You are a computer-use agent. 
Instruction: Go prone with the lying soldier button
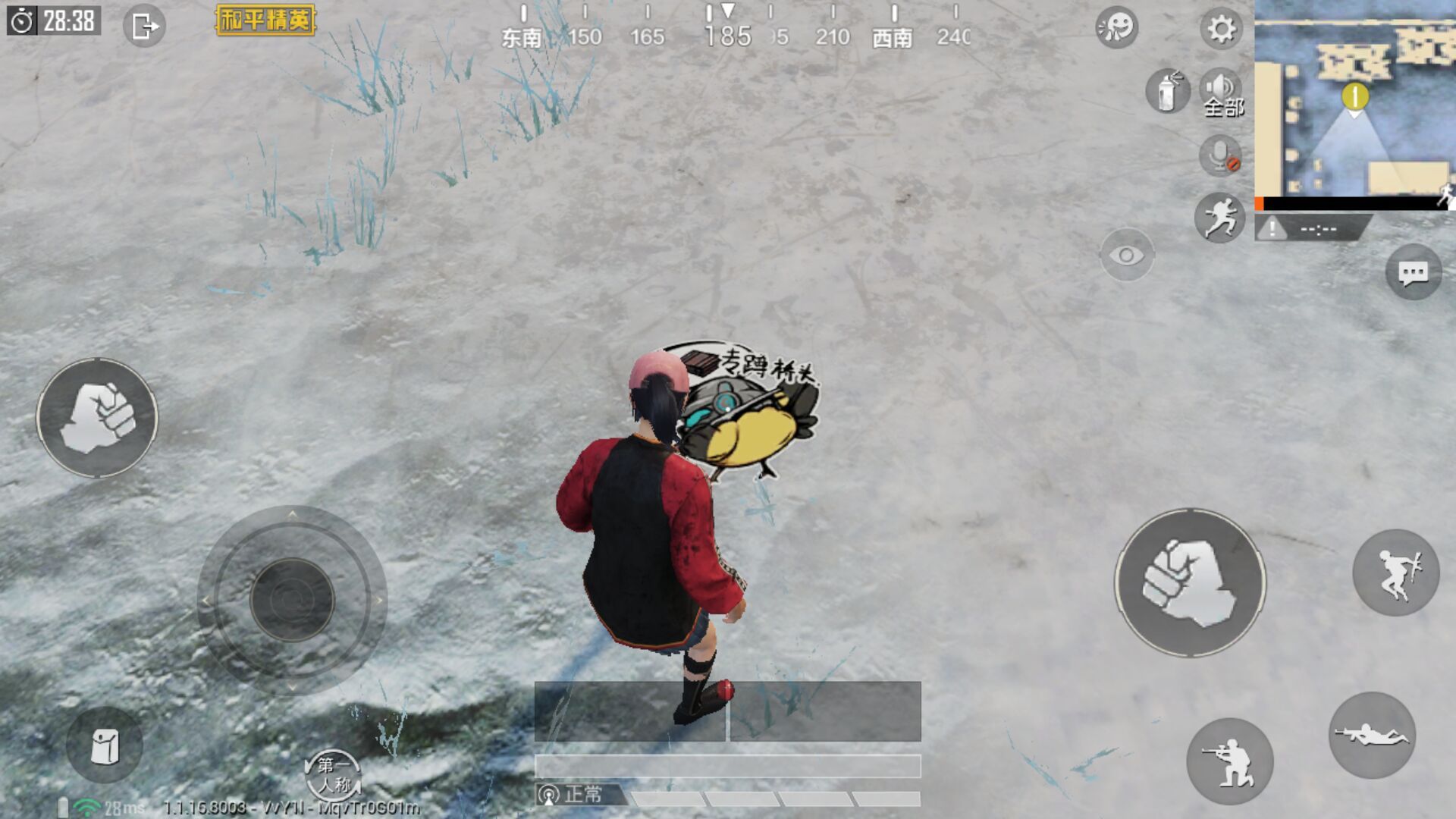pos(1372,735)
